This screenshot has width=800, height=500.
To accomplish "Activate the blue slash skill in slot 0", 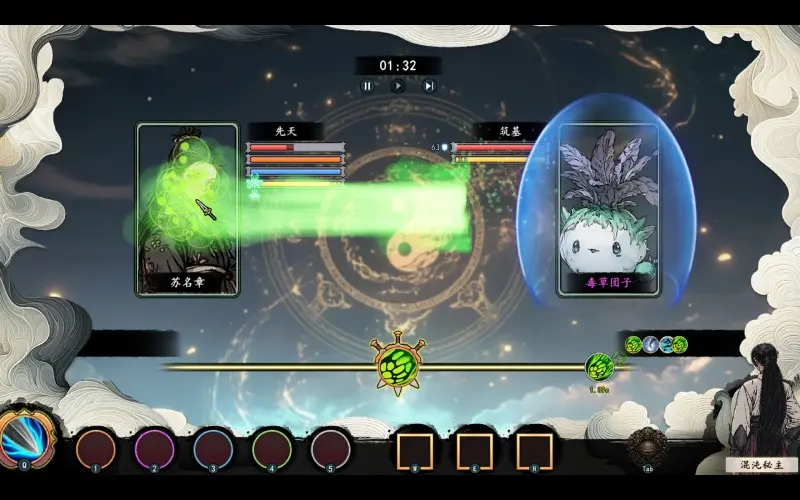I will (x=22, y=439).
